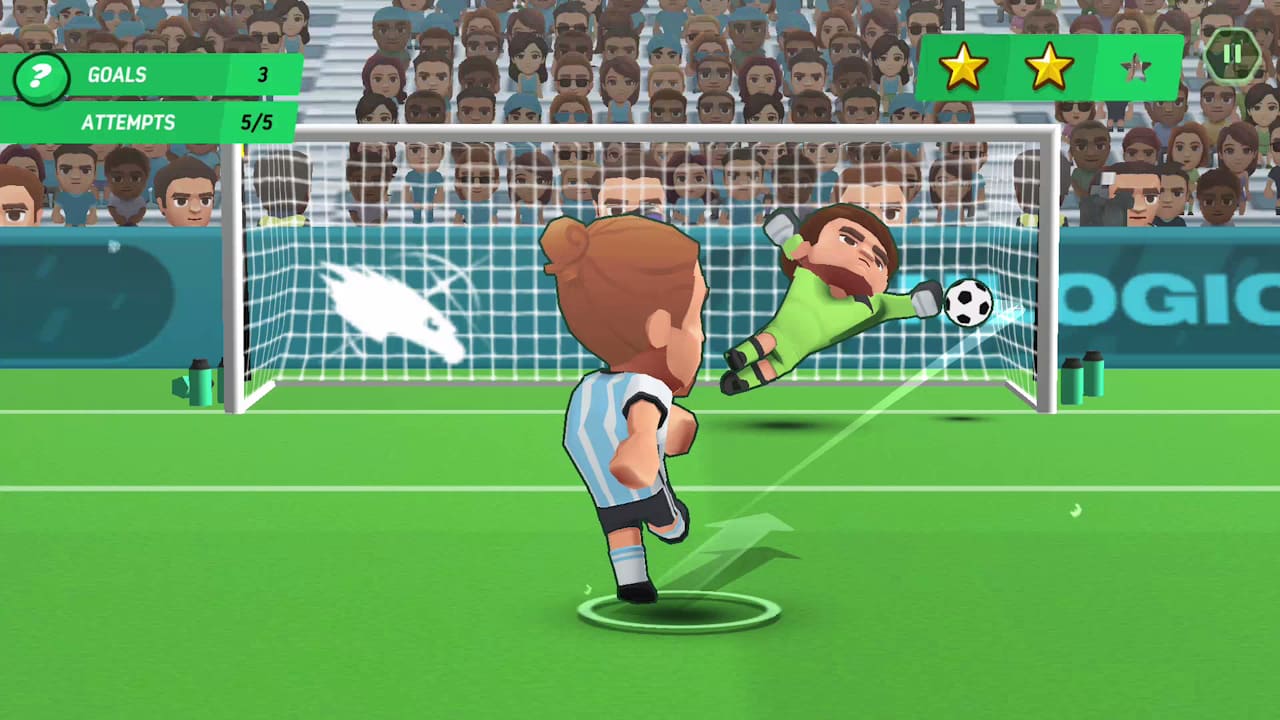Click the GOALS banner
The width and height of the screenshot is (1280, 720).
[150, 75]
